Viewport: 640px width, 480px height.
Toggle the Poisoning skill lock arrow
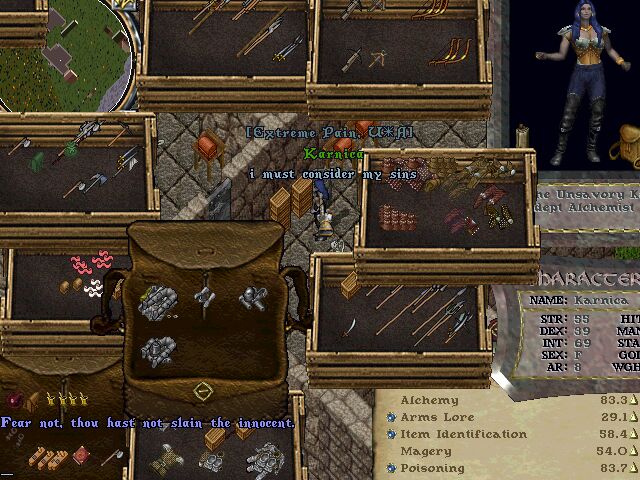(x=633, y=468)
